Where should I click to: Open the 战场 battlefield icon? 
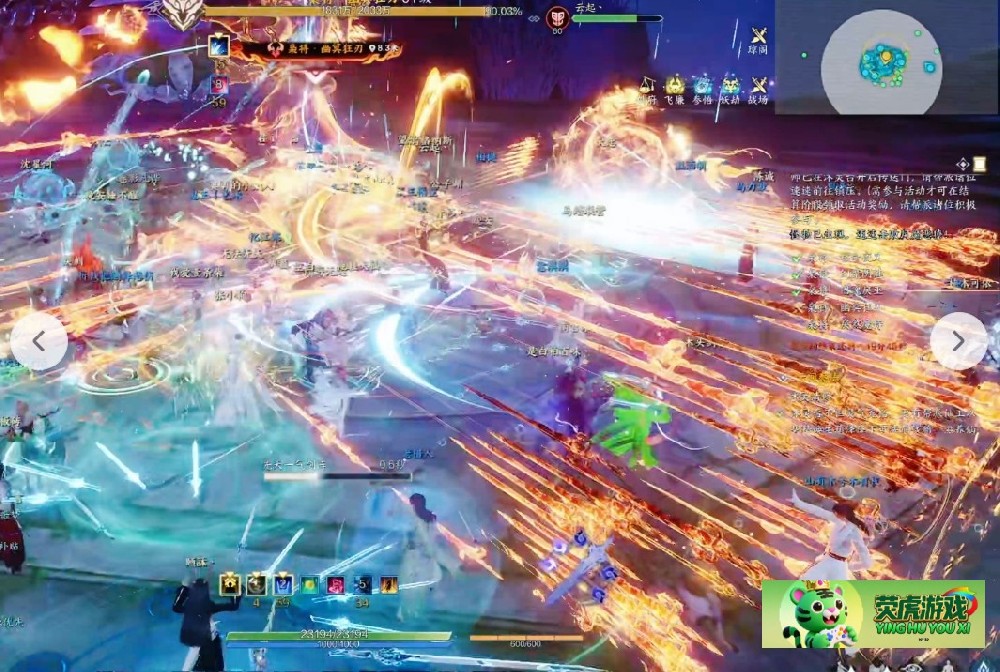tap(759, 86)
